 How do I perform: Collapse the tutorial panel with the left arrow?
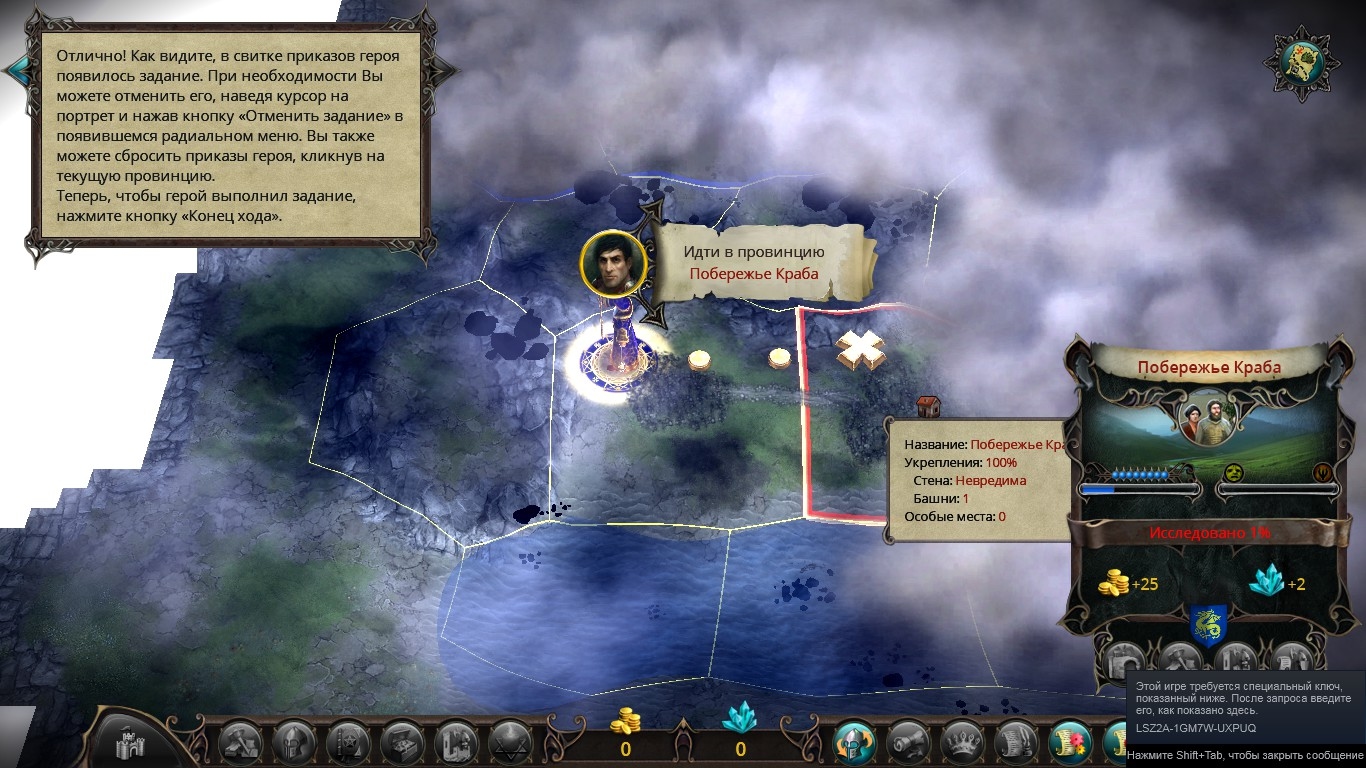pyautogui.click(x=17, y=69)
